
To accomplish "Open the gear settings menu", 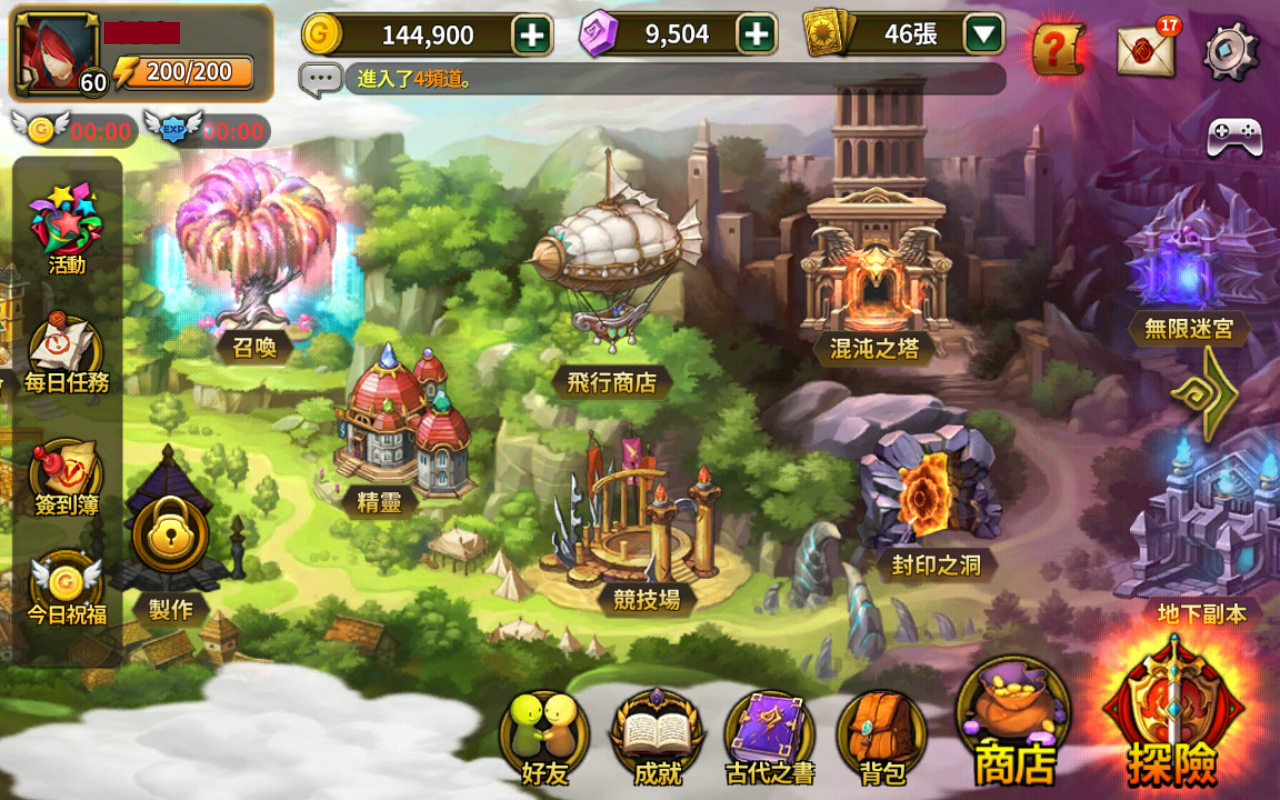I will pos(1230,50).
